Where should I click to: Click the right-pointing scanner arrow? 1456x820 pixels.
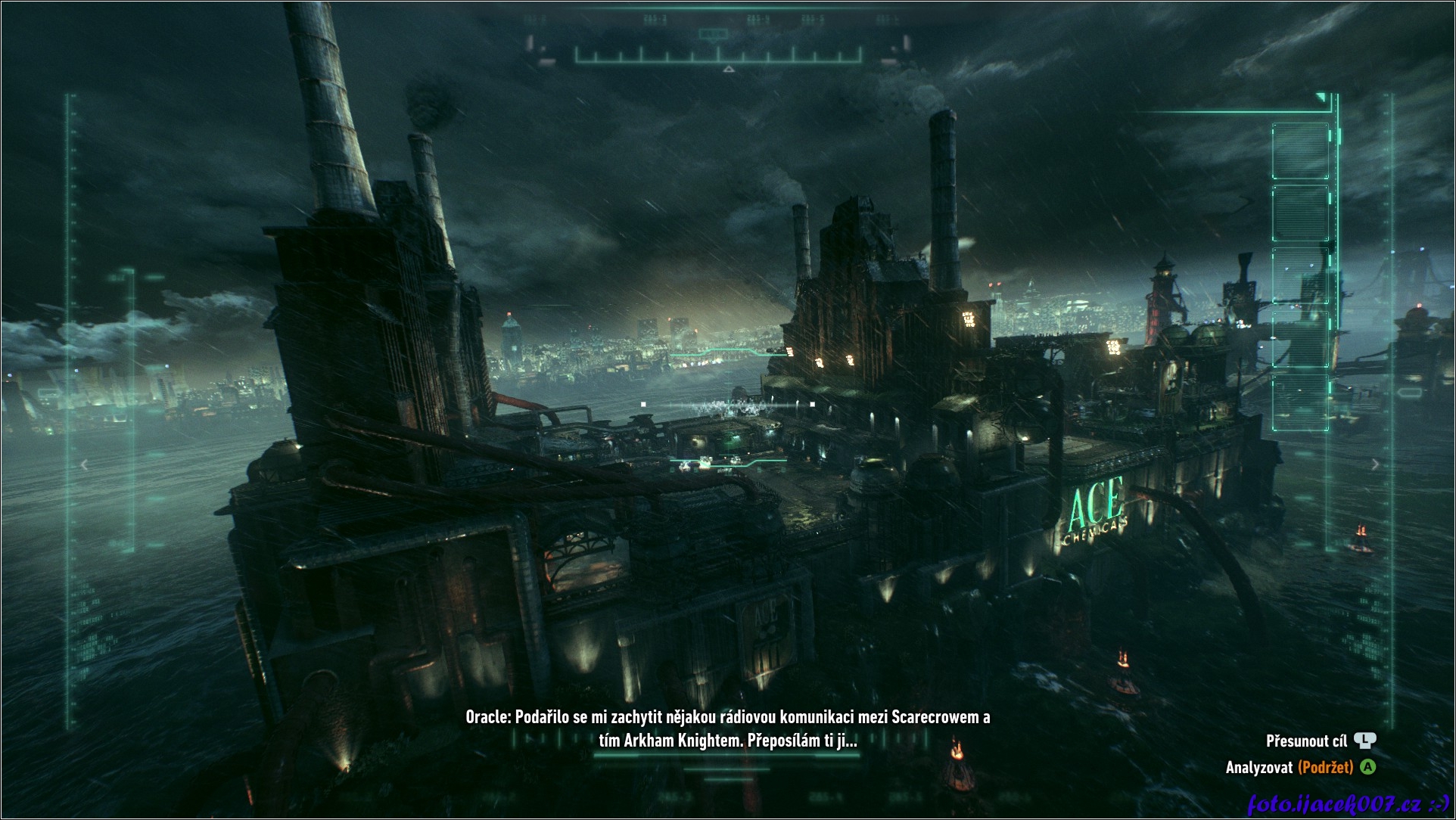pyautogui.click(x=1375, y=464)
